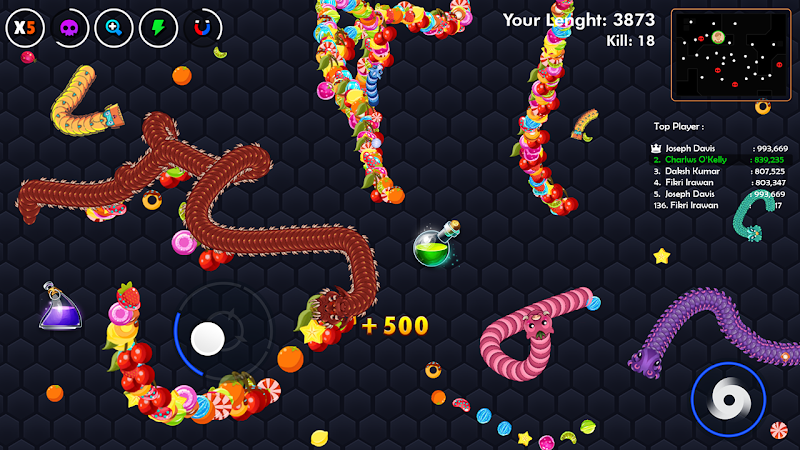Use the green lightning bolt boost icon
800x450 pixels.
coord(158,27)
